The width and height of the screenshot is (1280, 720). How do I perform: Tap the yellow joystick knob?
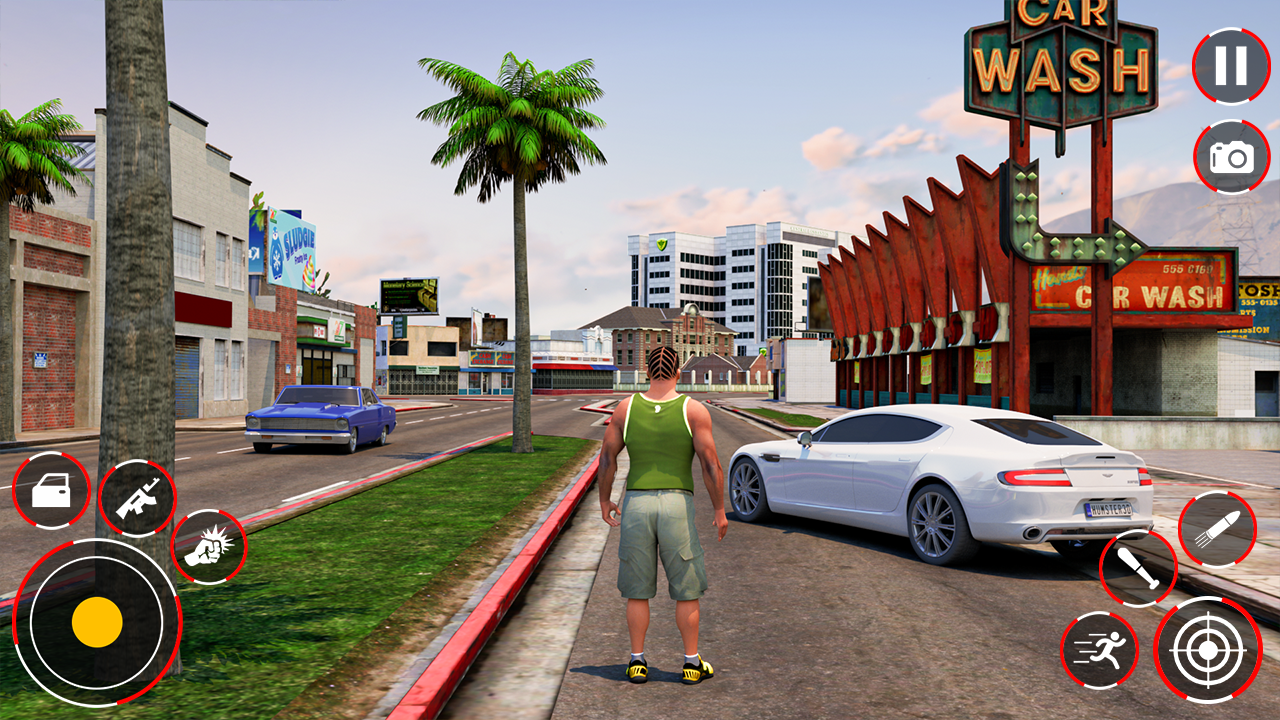pyautogui.click(x=97, y=622)
